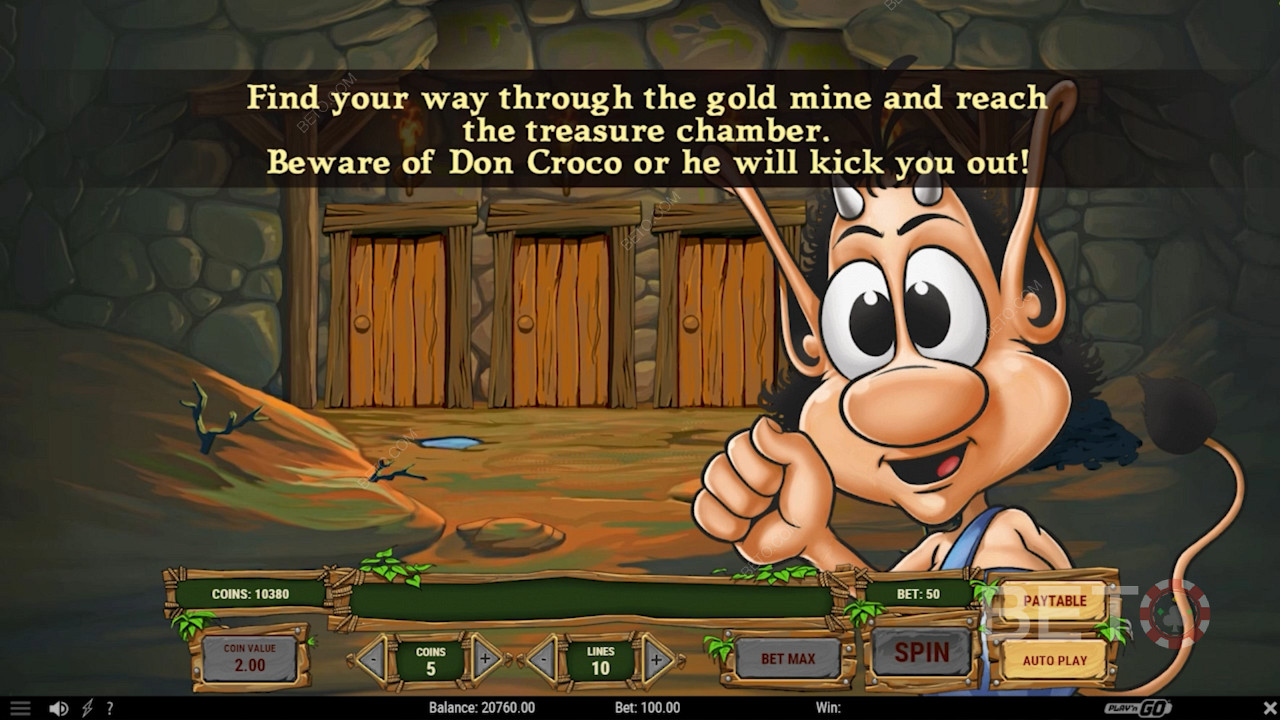Reduce the number of lines
Viewport: 1280px width, 720px height.
pos(541,659)
